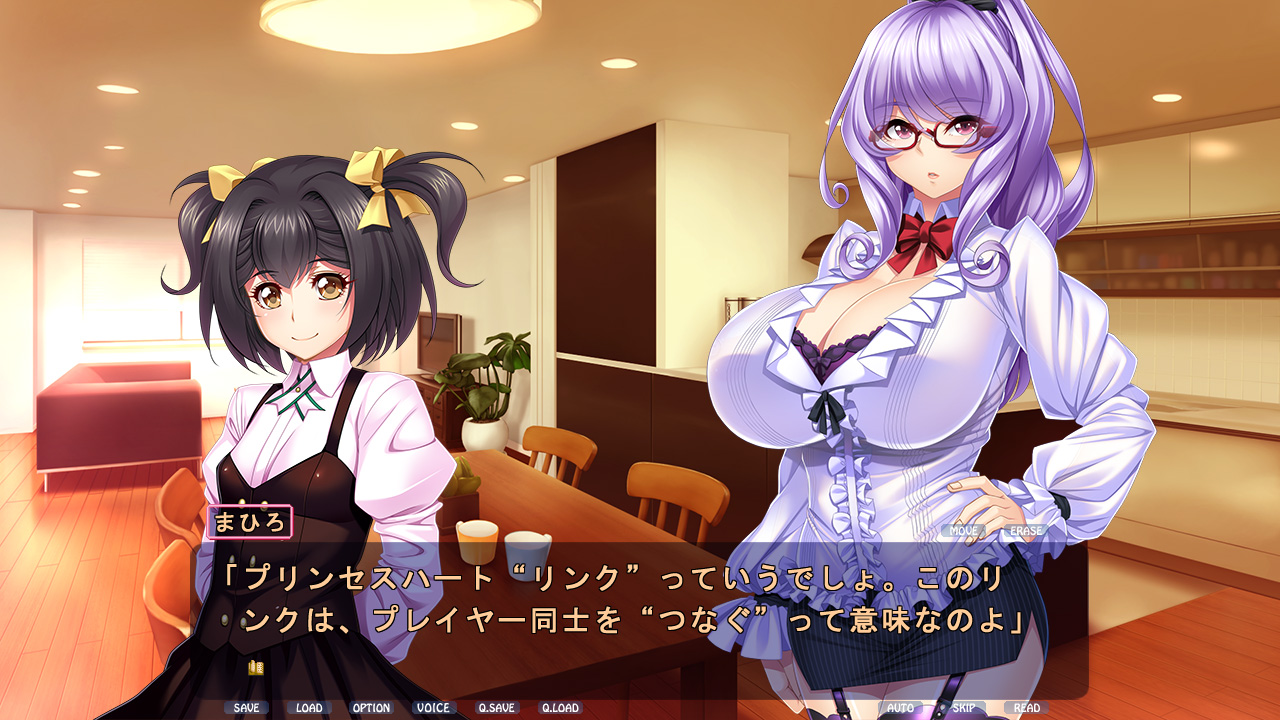Quick save with Q.SAVE
1280x720 pixels.
[x=496, y=708]
